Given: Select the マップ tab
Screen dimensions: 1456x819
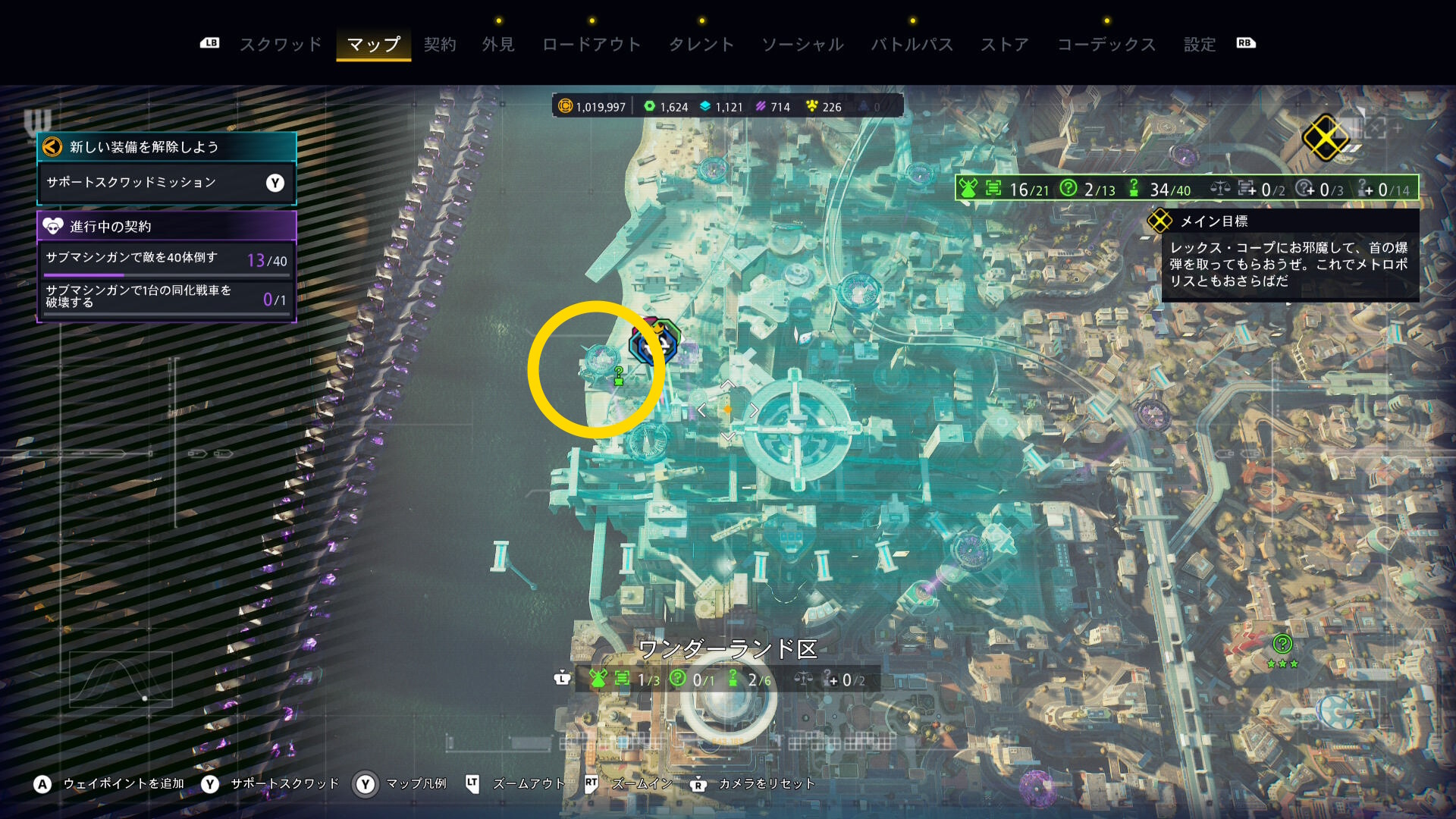Looking at the screenshot, I should (373, 45).
